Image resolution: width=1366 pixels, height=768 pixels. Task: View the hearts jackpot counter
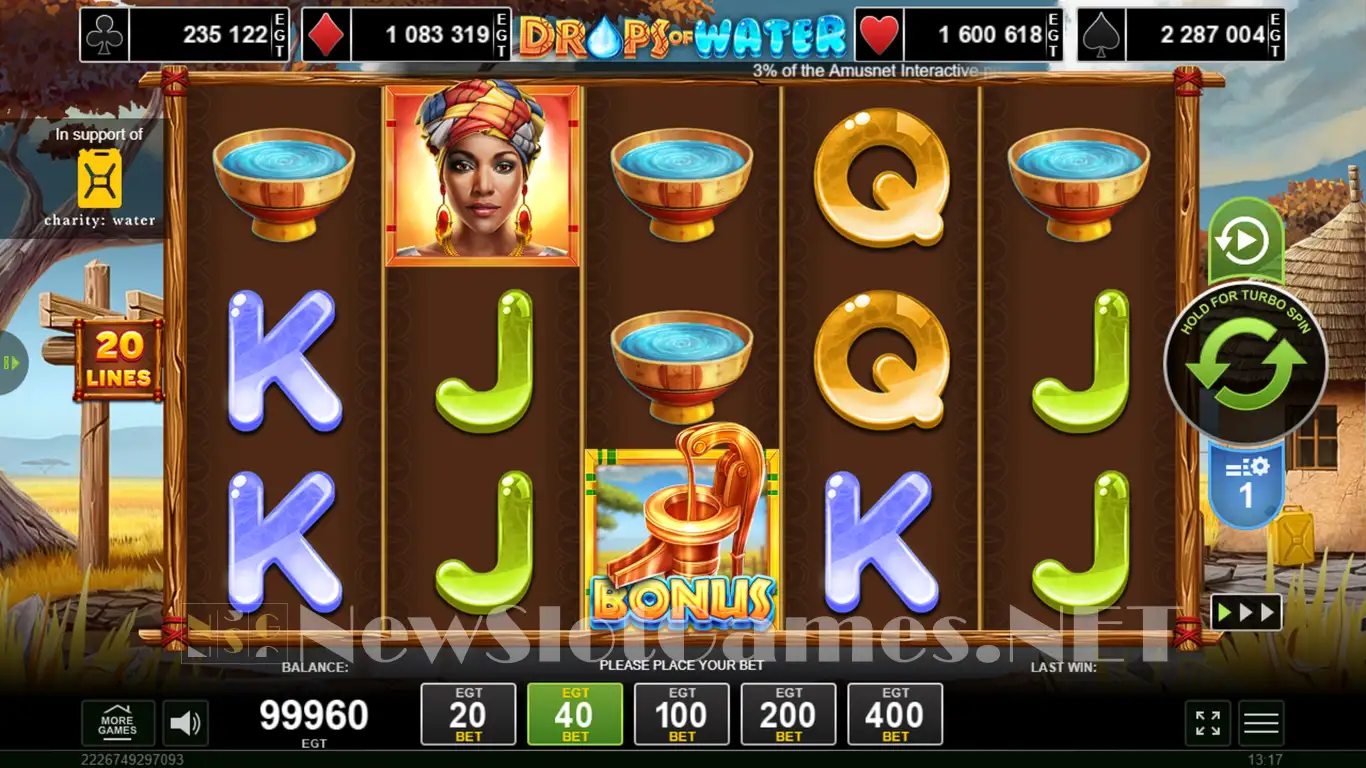click(959, 35)
